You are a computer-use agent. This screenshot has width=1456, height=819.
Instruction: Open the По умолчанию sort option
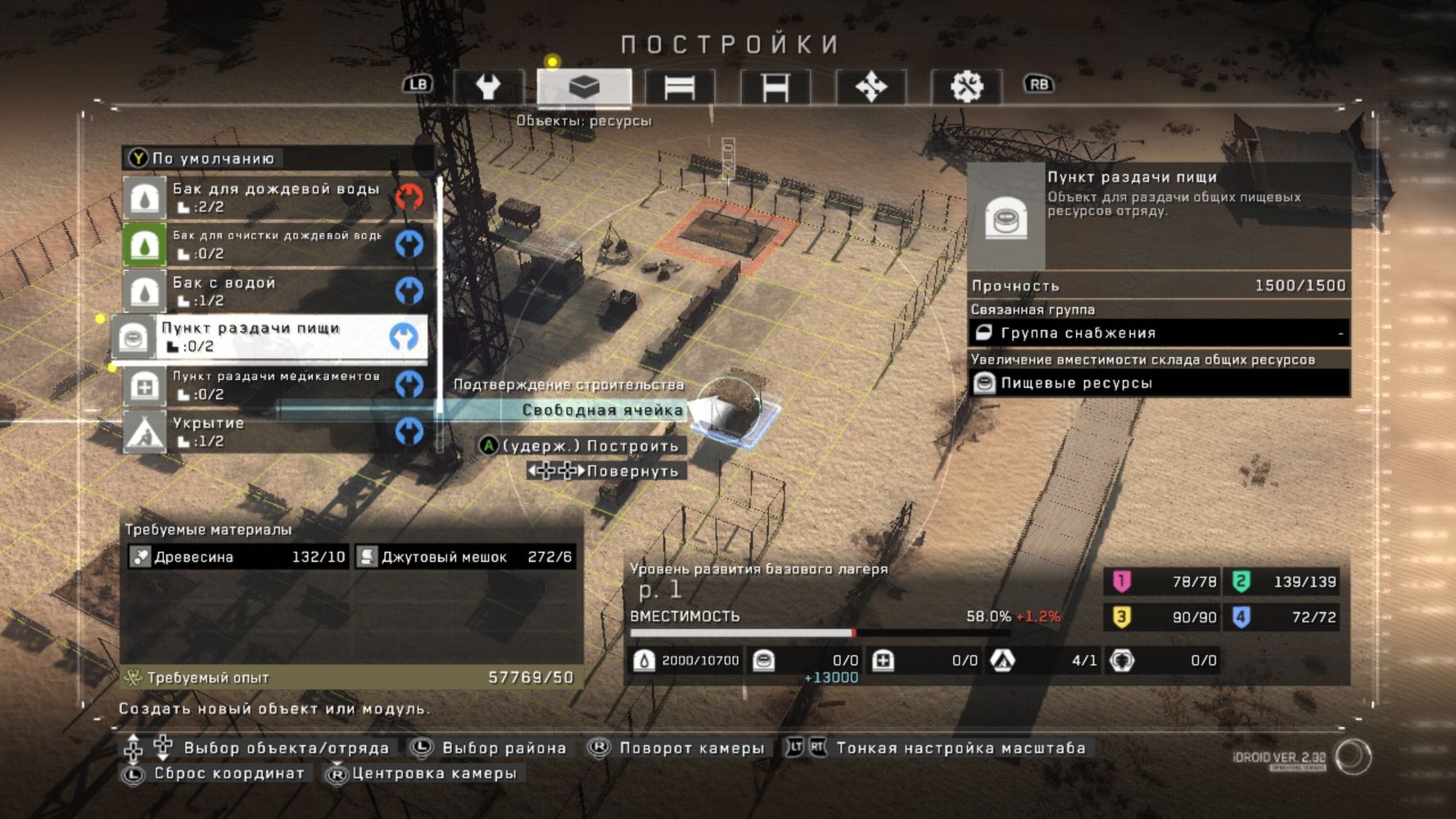tap(213, 158)
